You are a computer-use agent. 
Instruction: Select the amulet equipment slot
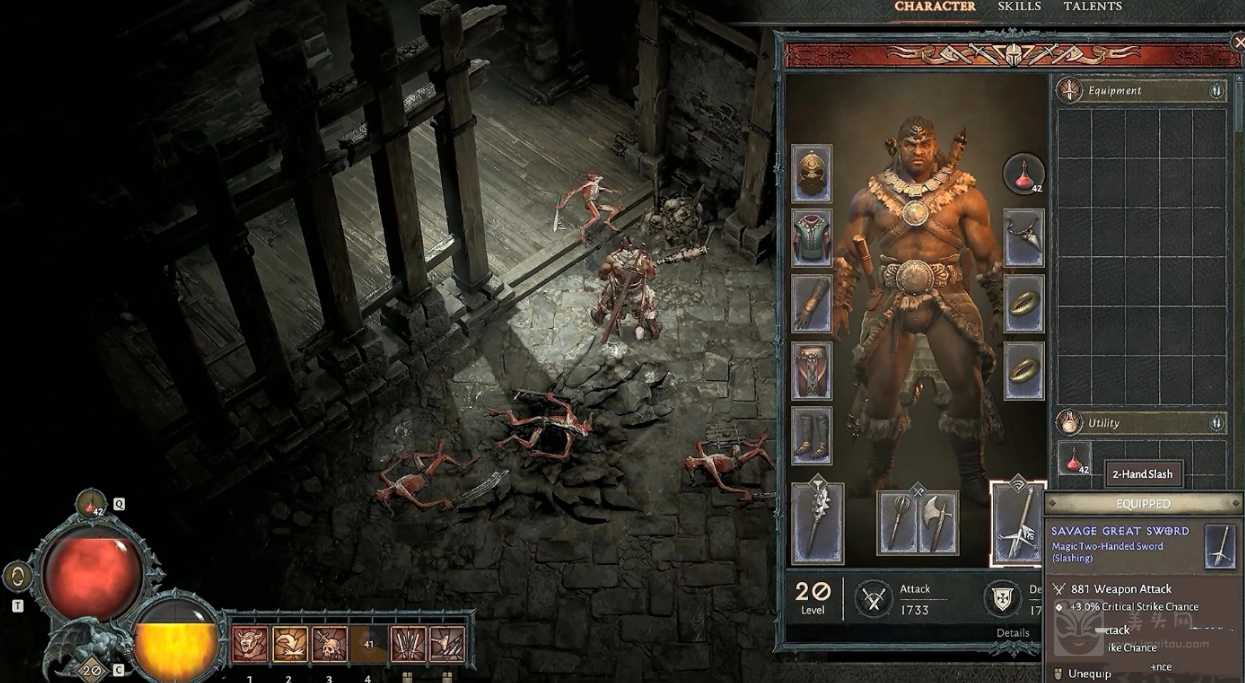pyautogui.click(x=1024, y=238)
